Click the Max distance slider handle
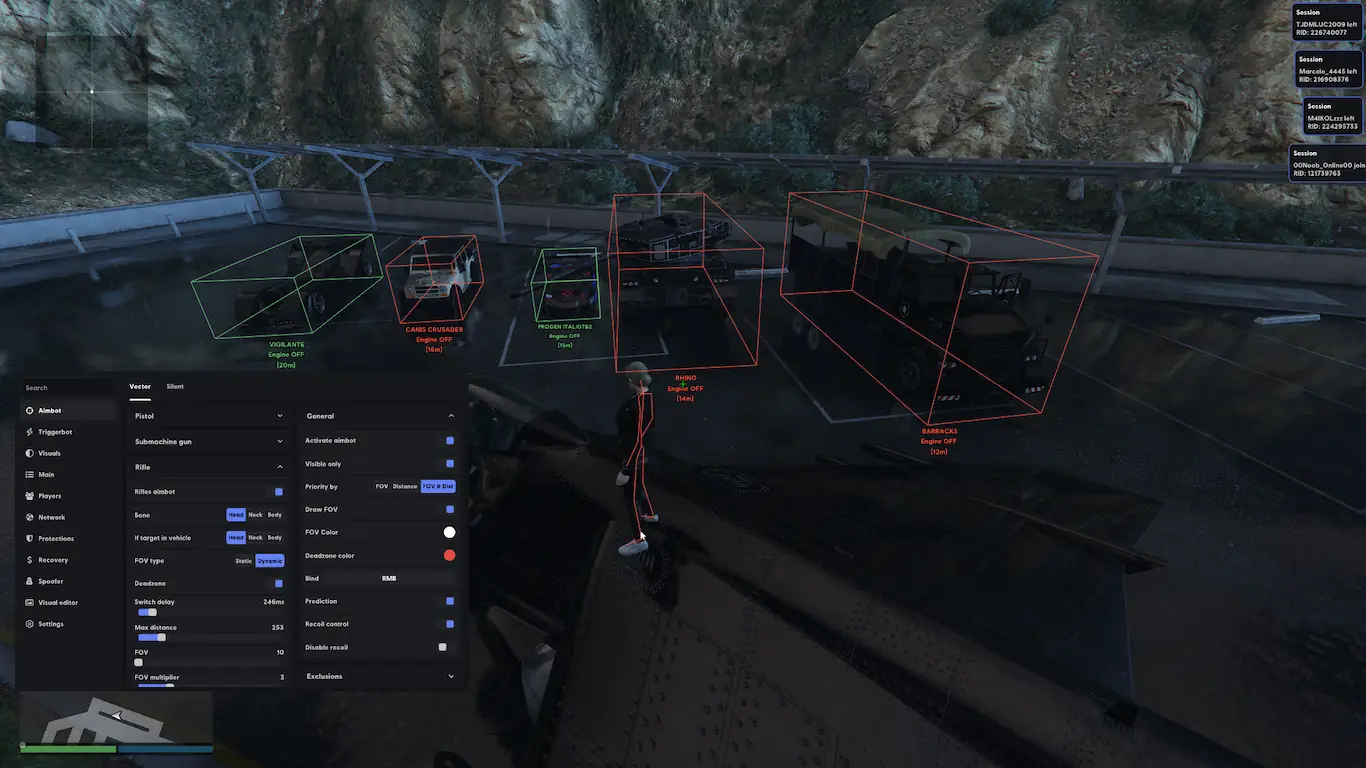 [x=161, y=637]
